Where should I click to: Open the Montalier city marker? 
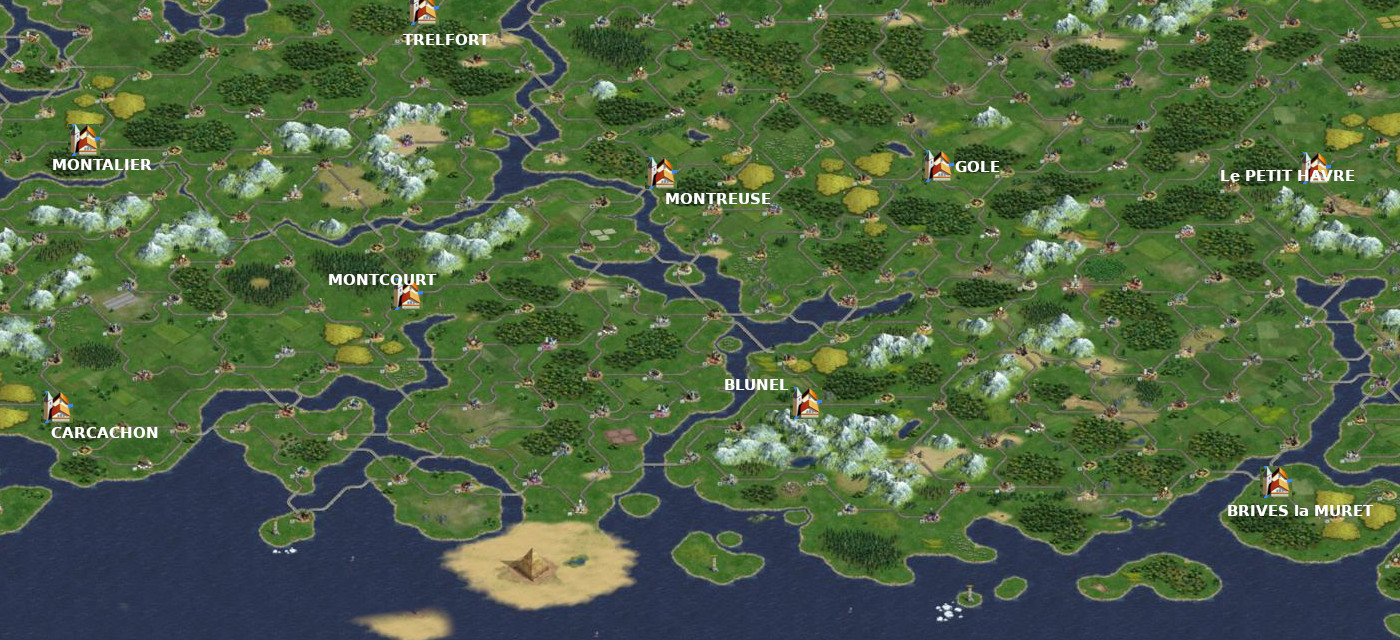[x=84, y=140]
